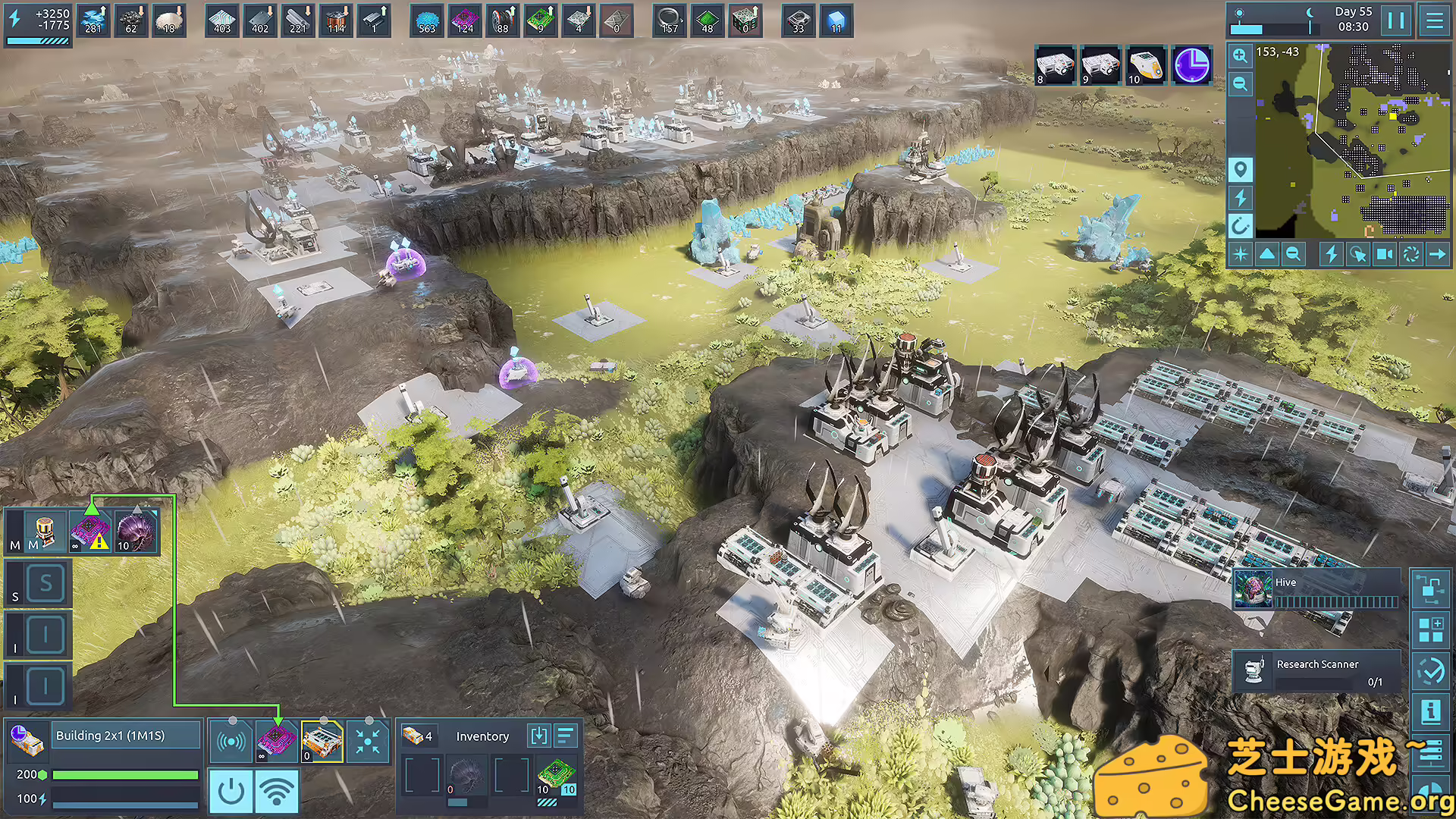Select the zoom-in magnifier on the minimap
1456x819 pixels.
point(1240,55)
